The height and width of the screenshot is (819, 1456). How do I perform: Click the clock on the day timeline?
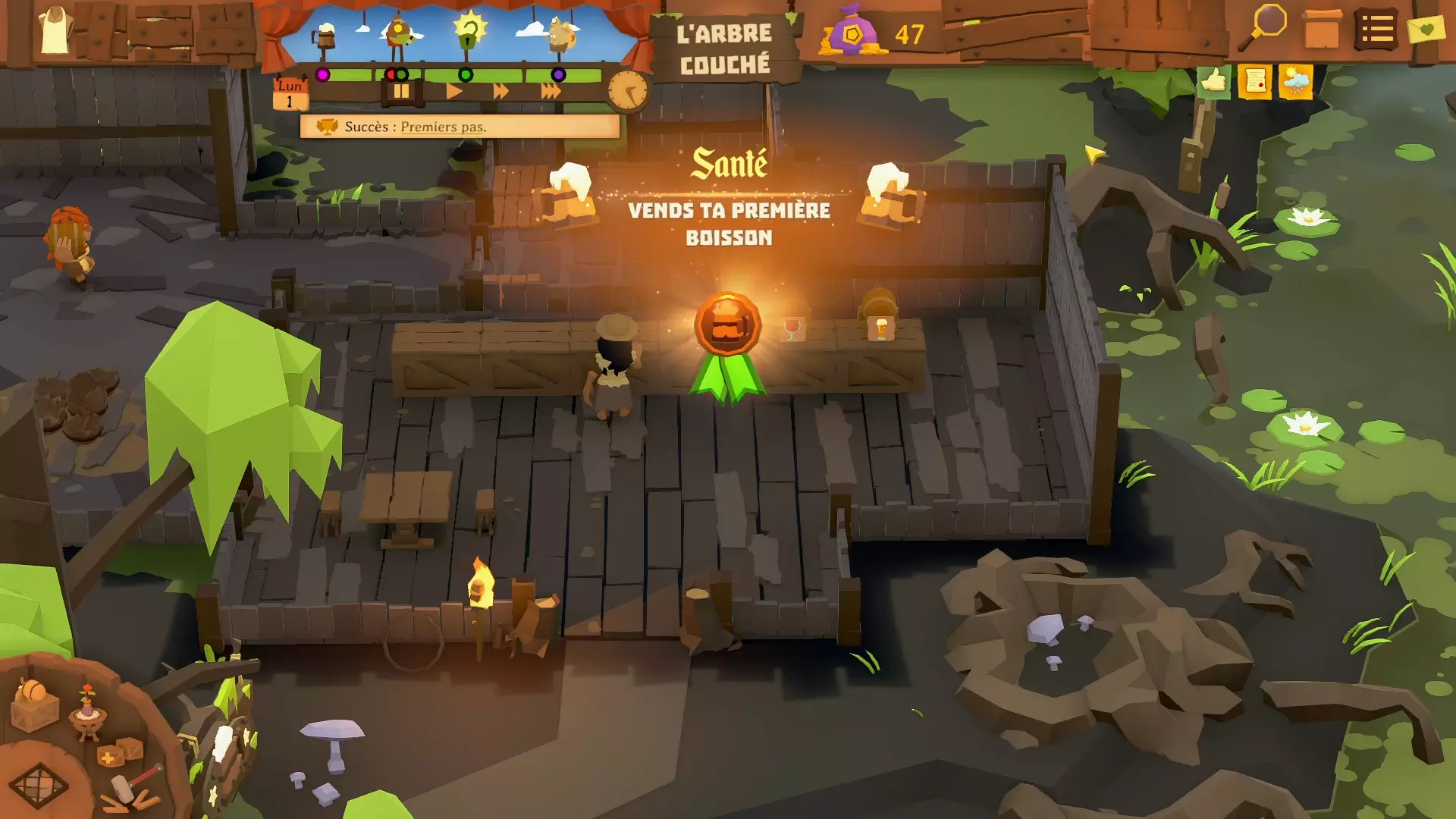pyautogui.click(x=628, y=91)
